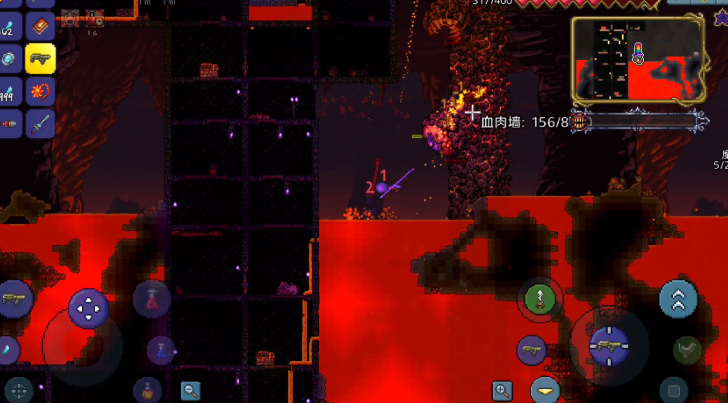Image resolution: width=728 pixels, height=403 pixels.
Task: Tap the grappling hook button
Action: click(686, 349)
